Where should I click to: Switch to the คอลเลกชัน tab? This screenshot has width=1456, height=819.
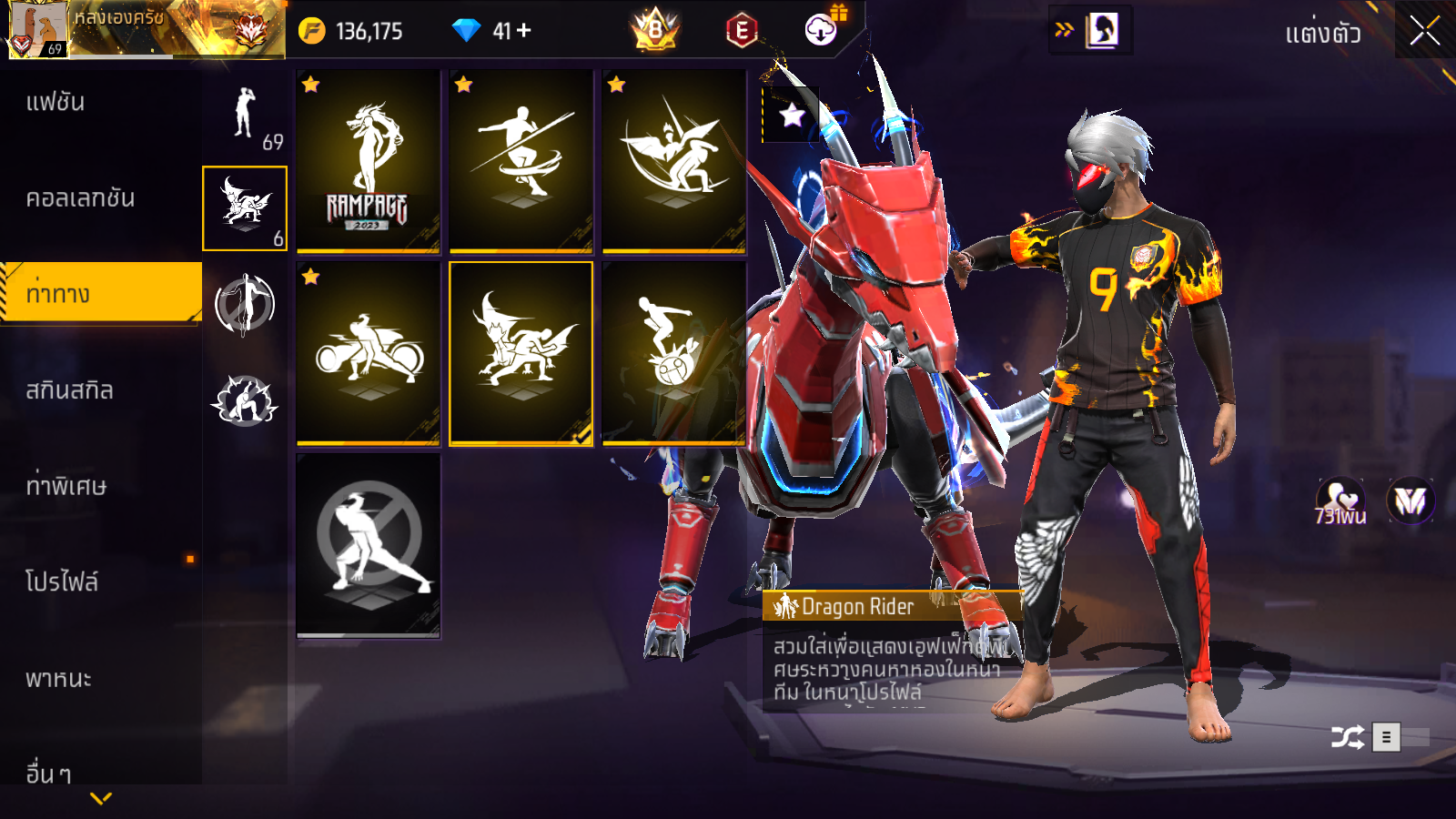click(x=80, y=198)
